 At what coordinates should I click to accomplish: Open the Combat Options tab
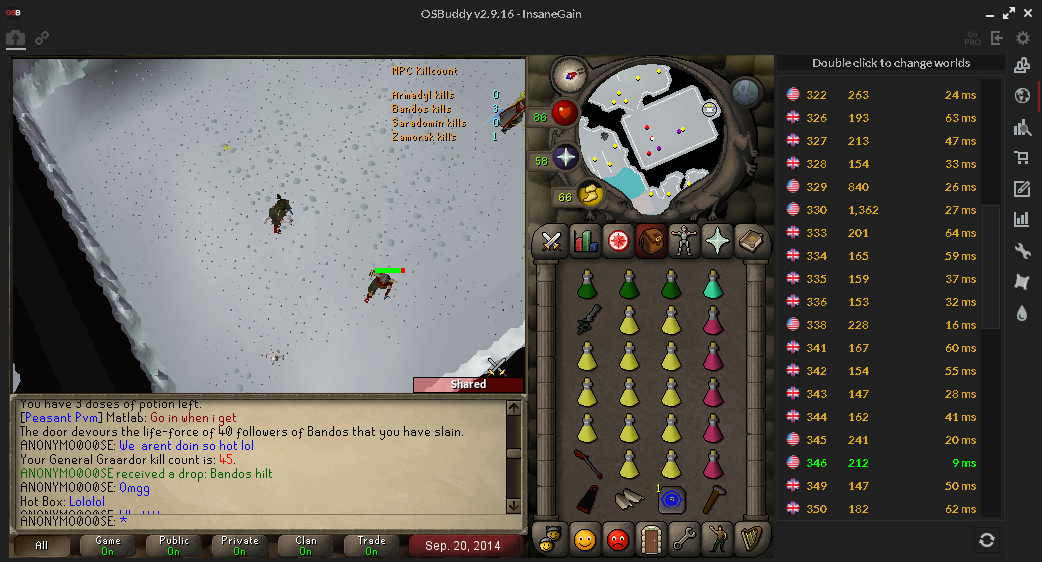pos(550,241)
